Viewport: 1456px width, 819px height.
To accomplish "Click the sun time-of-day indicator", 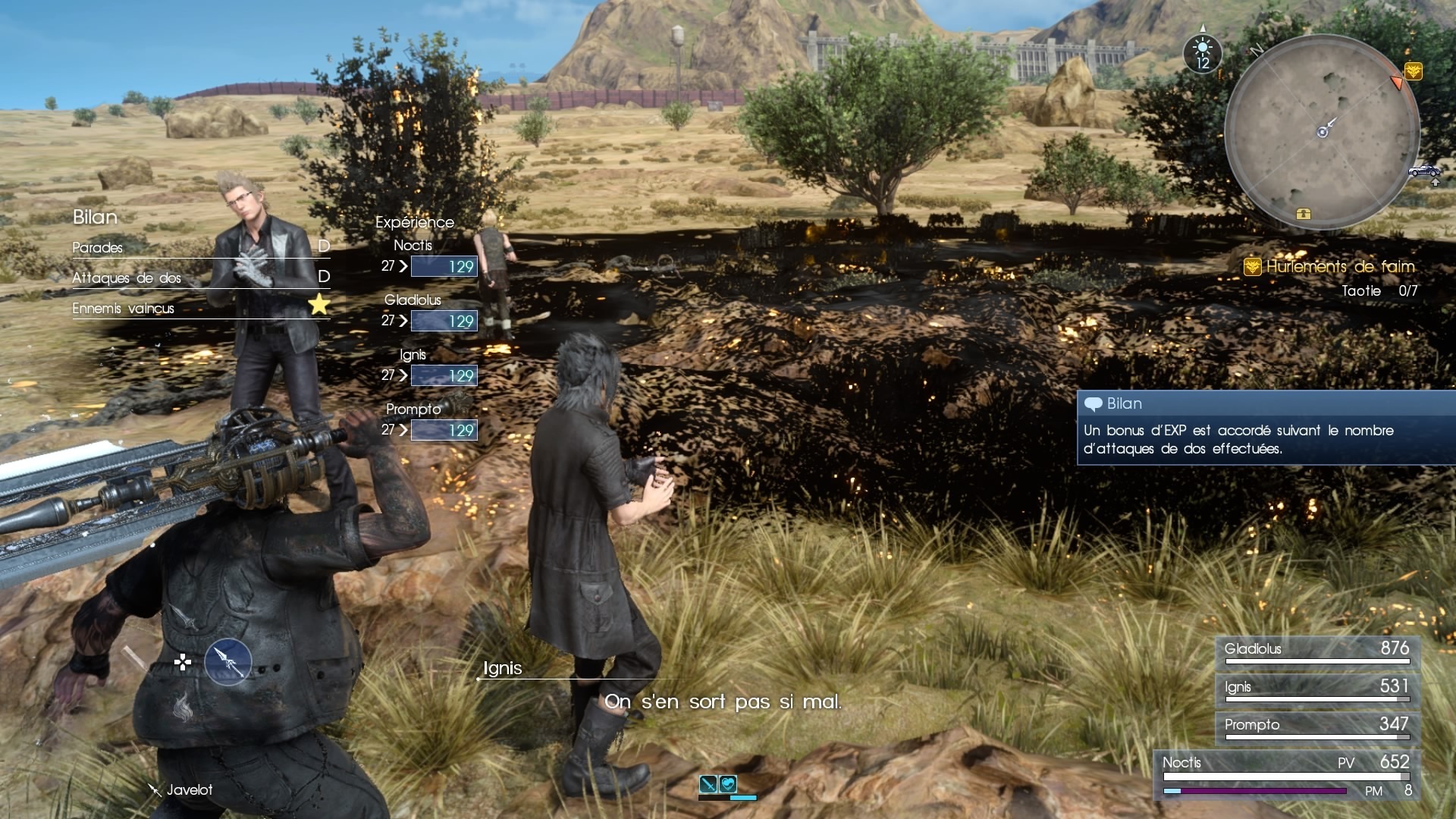I will (x=1202, y=55).
